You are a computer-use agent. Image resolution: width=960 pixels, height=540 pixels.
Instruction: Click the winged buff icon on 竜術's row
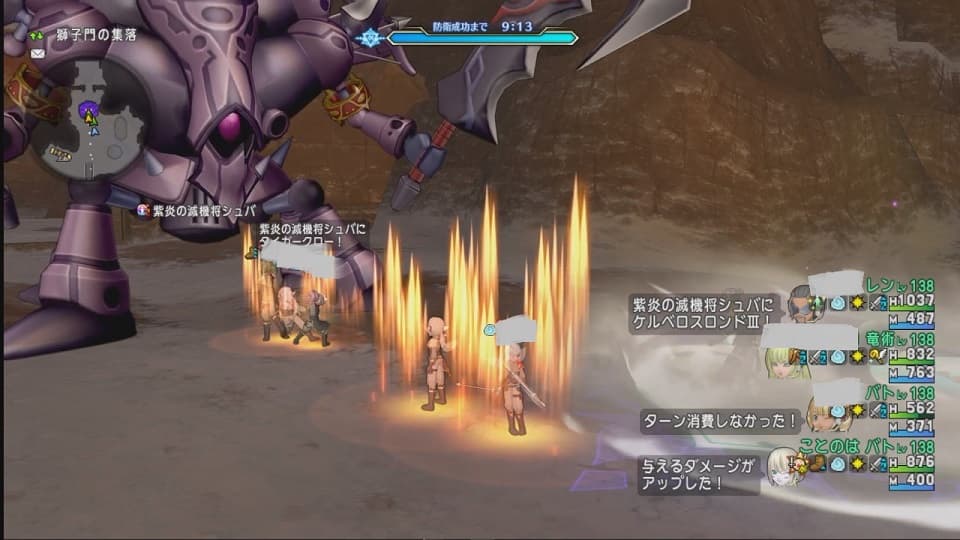click(878, 356)
